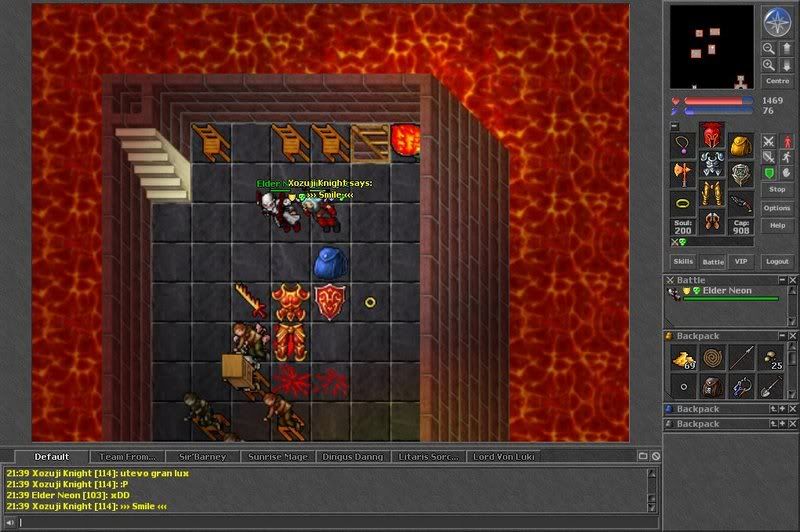
Task: Open the VIP list
Action: (x=740, y=261)
